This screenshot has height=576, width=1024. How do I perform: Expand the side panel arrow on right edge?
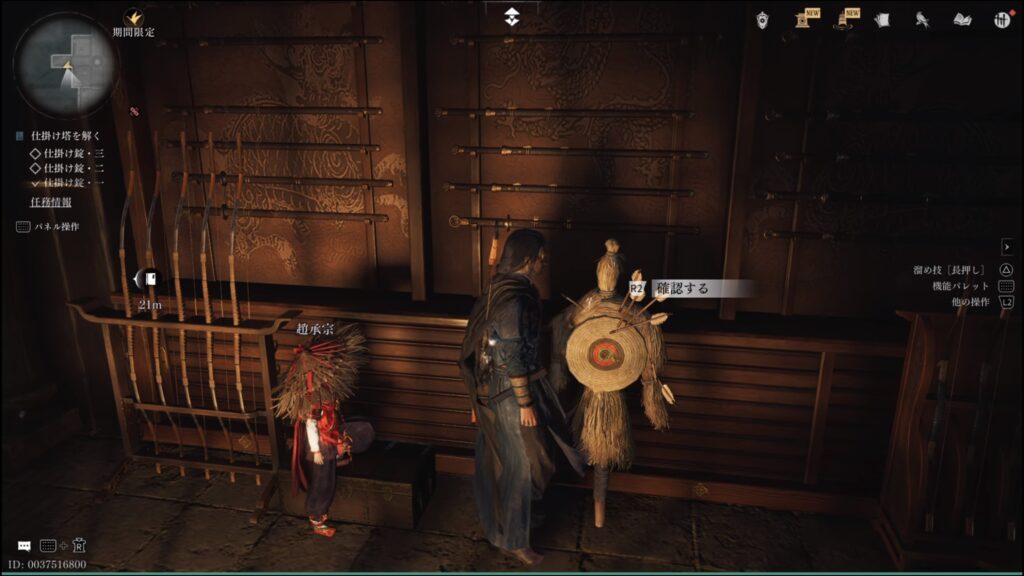click(x=1006, y=246)
